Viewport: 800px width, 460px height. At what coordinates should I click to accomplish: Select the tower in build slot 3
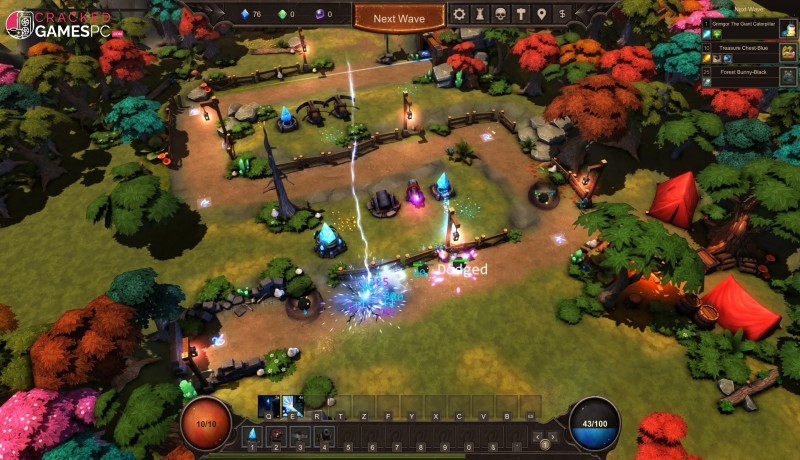tap(299, 435)
